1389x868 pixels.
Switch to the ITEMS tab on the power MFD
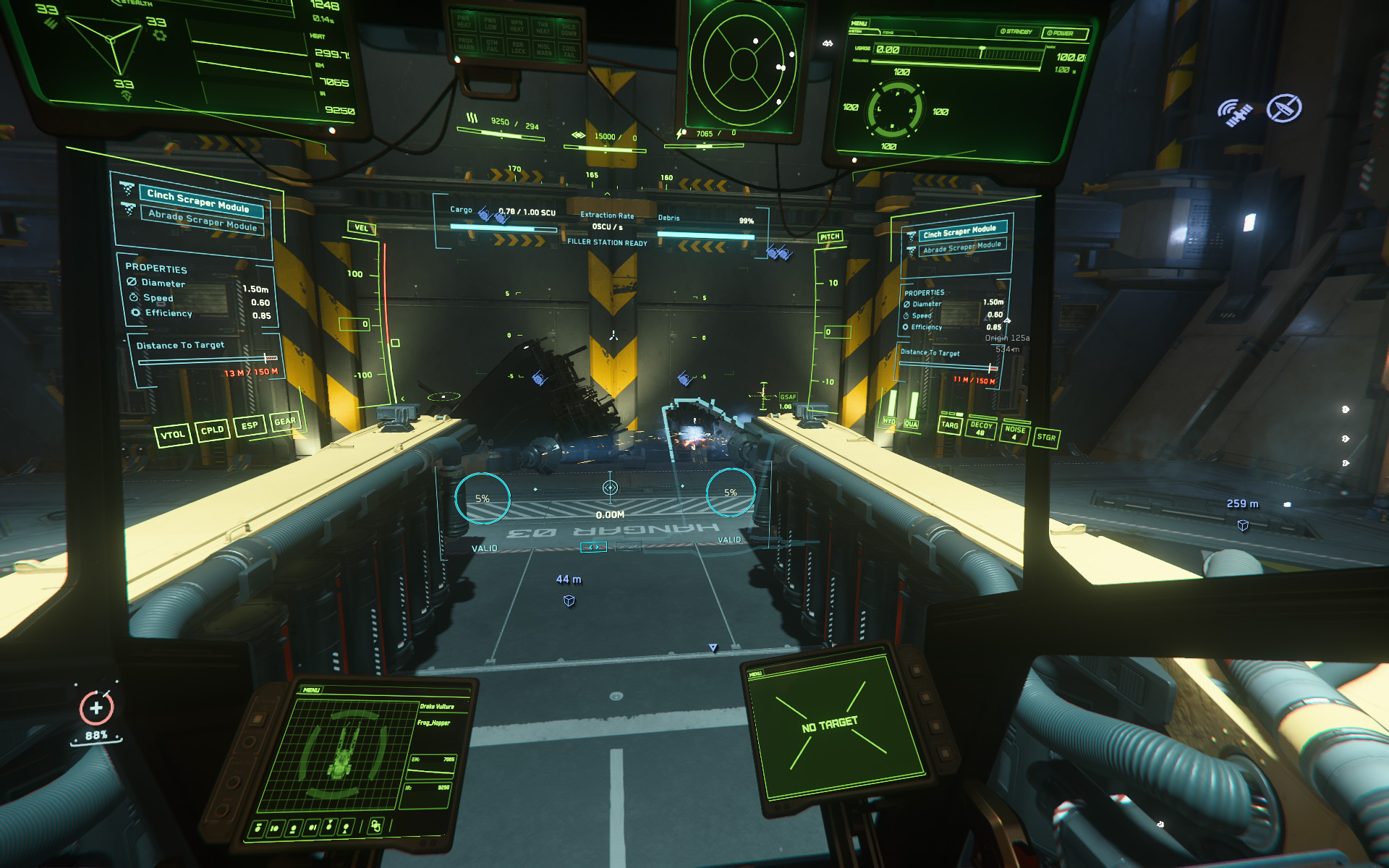point(888,33)
